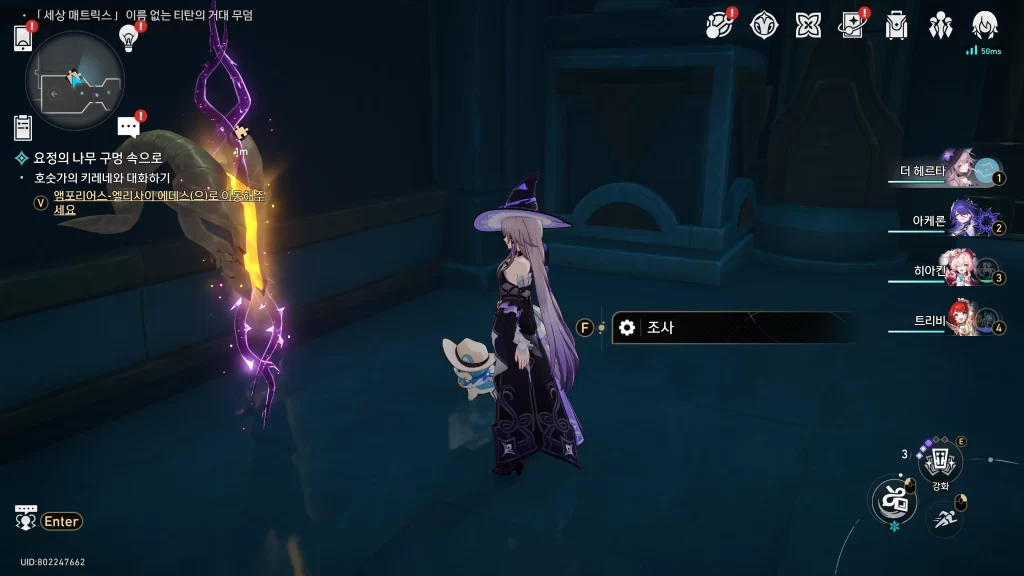
Task: Open the star card warp icon
Action: point(852,25)
